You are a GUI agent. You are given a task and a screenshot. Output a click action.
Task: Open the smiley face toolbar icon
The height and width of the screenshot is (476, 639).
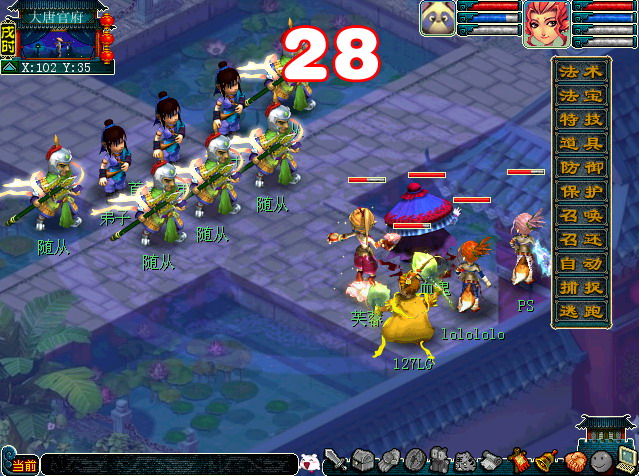600,462
